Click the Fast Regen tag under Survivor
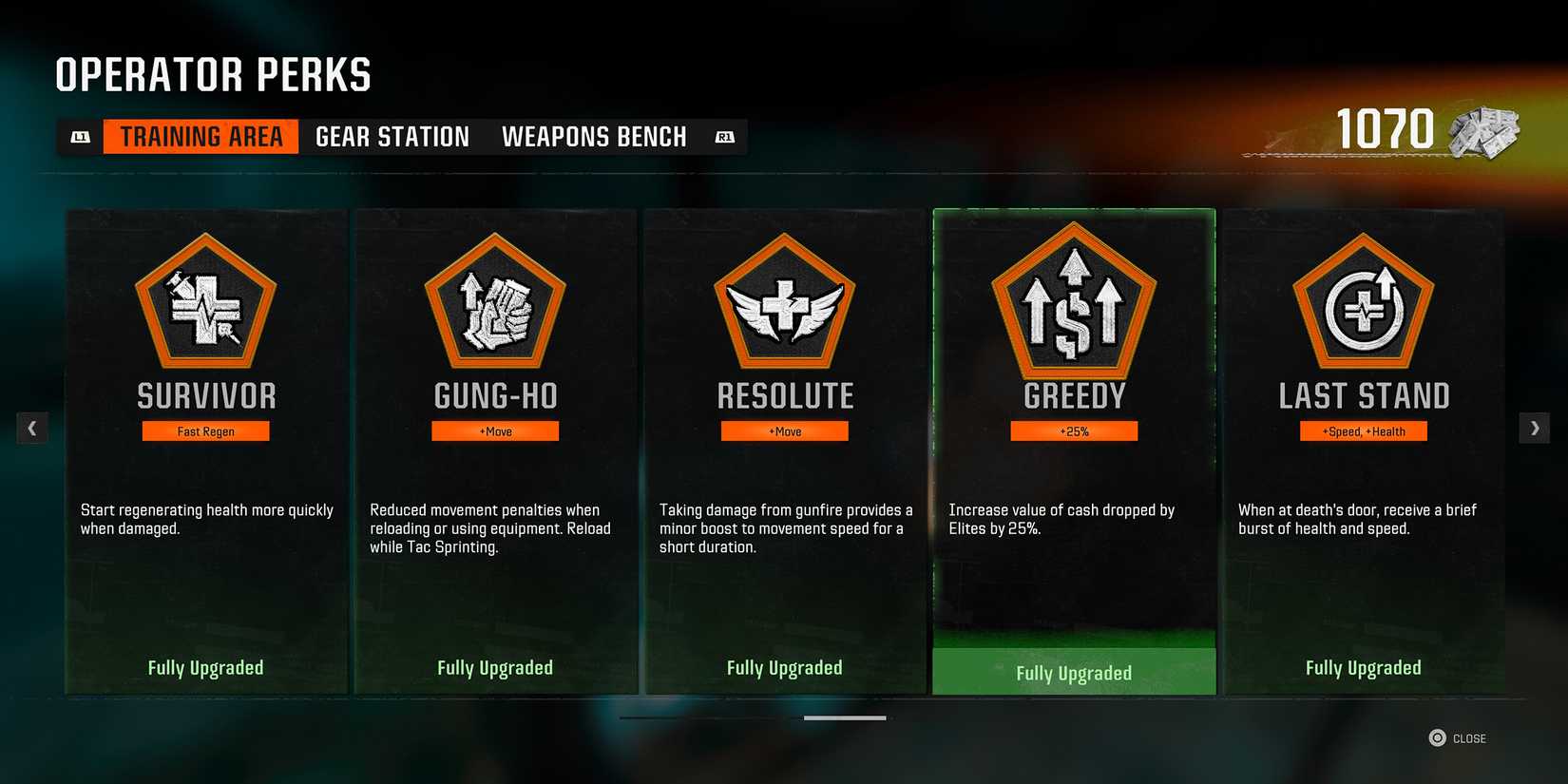The image size is (1568, 784). click(205, 430)
